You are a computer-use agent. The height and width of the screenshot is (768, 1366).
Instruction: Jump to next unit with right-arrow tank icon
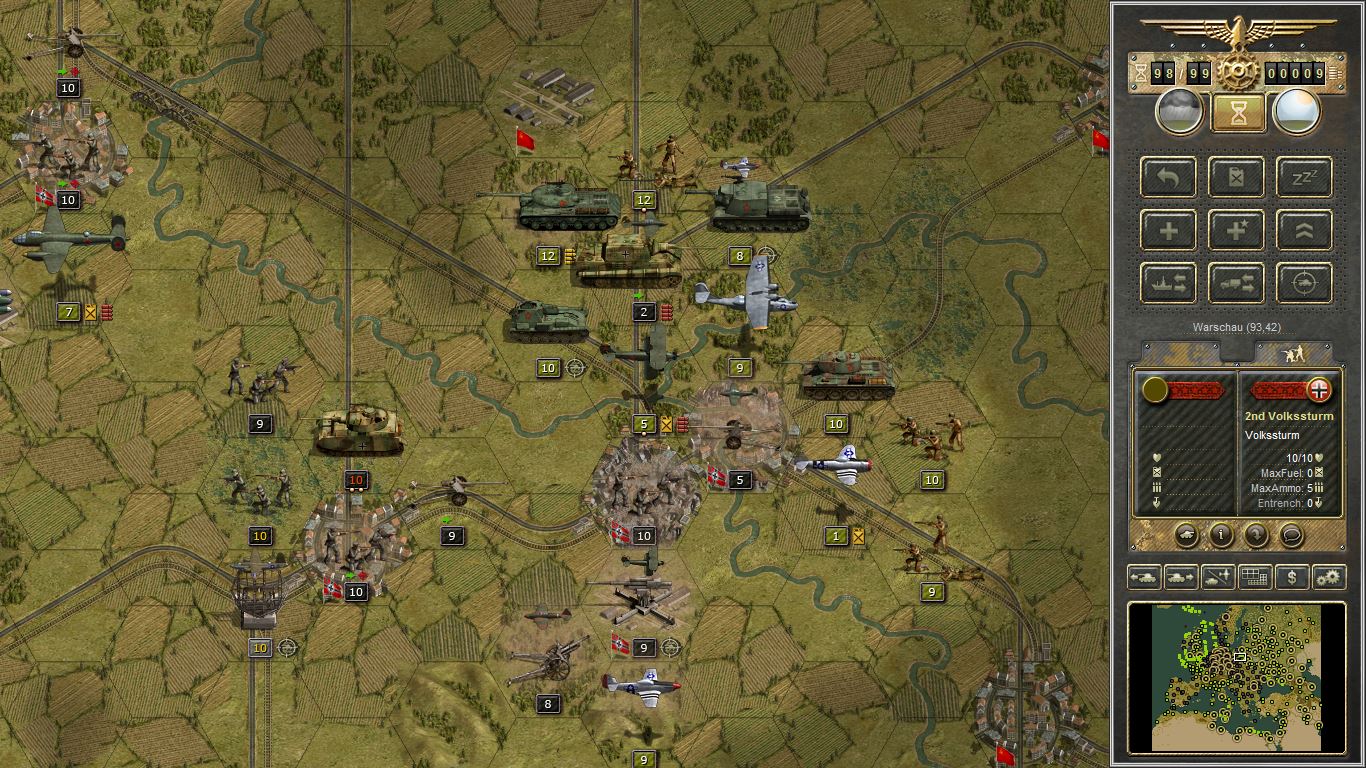1182,577
